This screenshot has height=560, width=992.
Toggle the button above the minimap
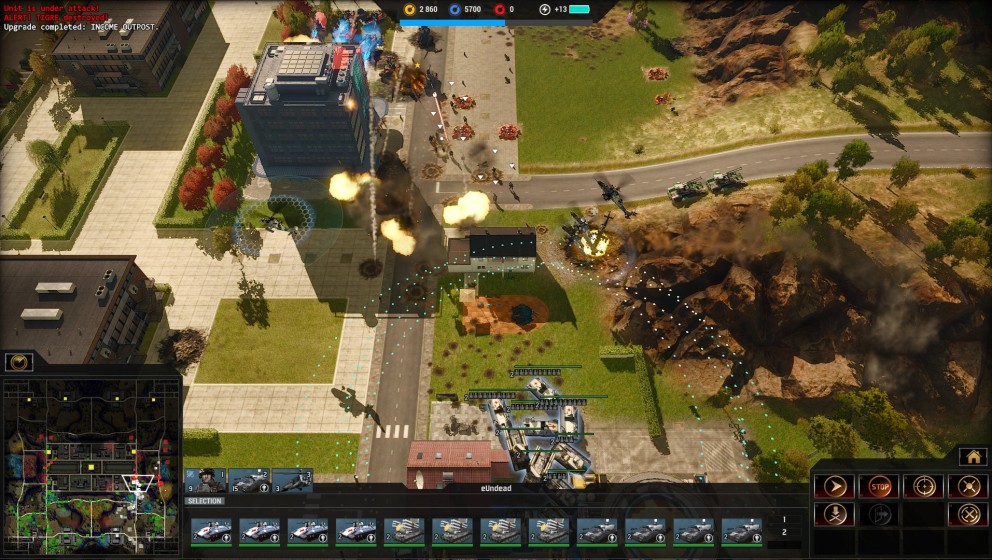[x=19, y=362]
